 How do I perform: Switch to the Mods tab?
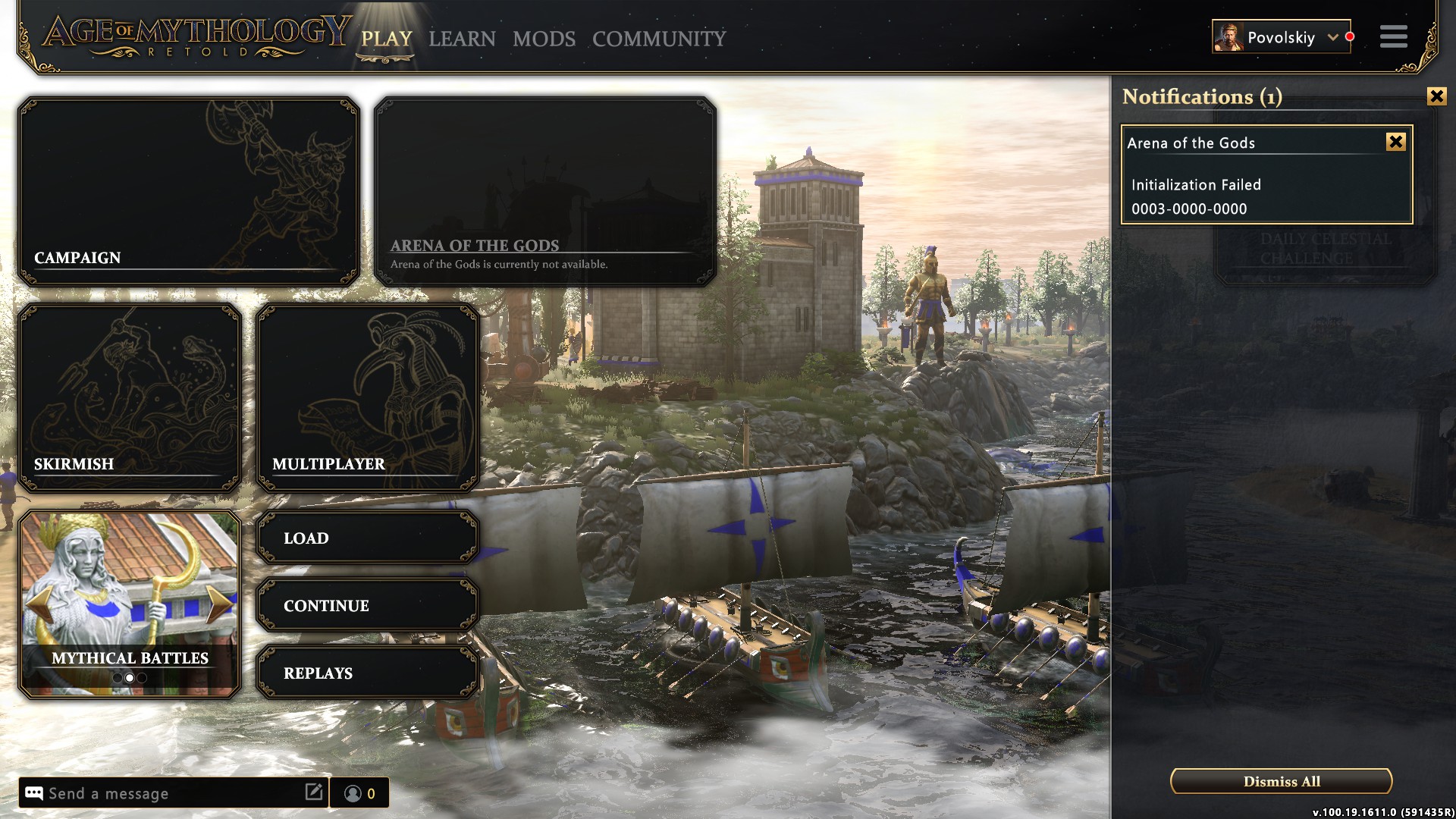coord(544,39)
